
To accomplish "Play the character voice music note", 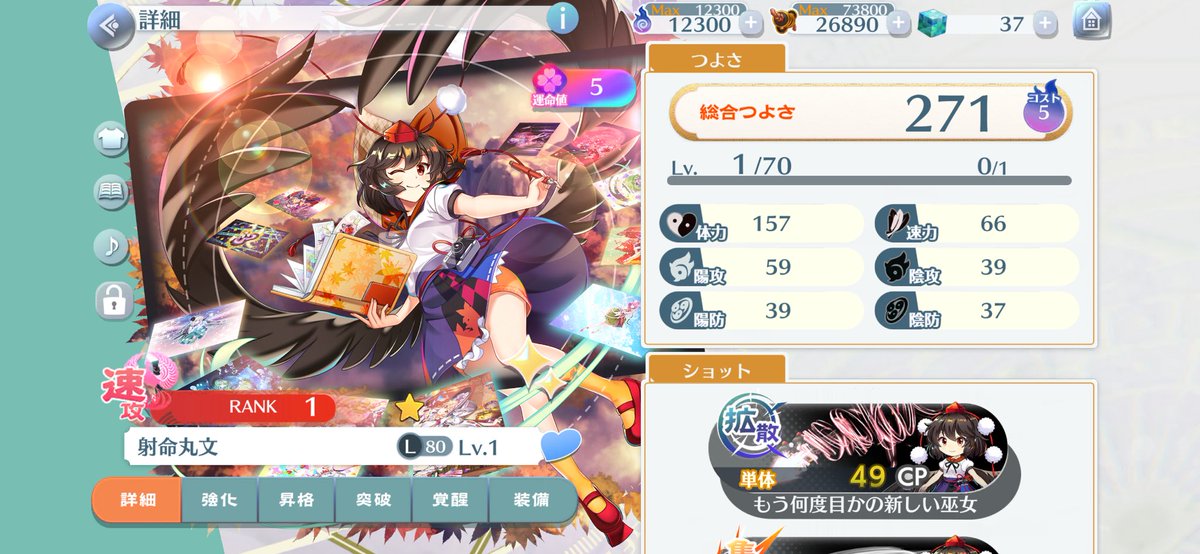I will (x=111, y=246).
